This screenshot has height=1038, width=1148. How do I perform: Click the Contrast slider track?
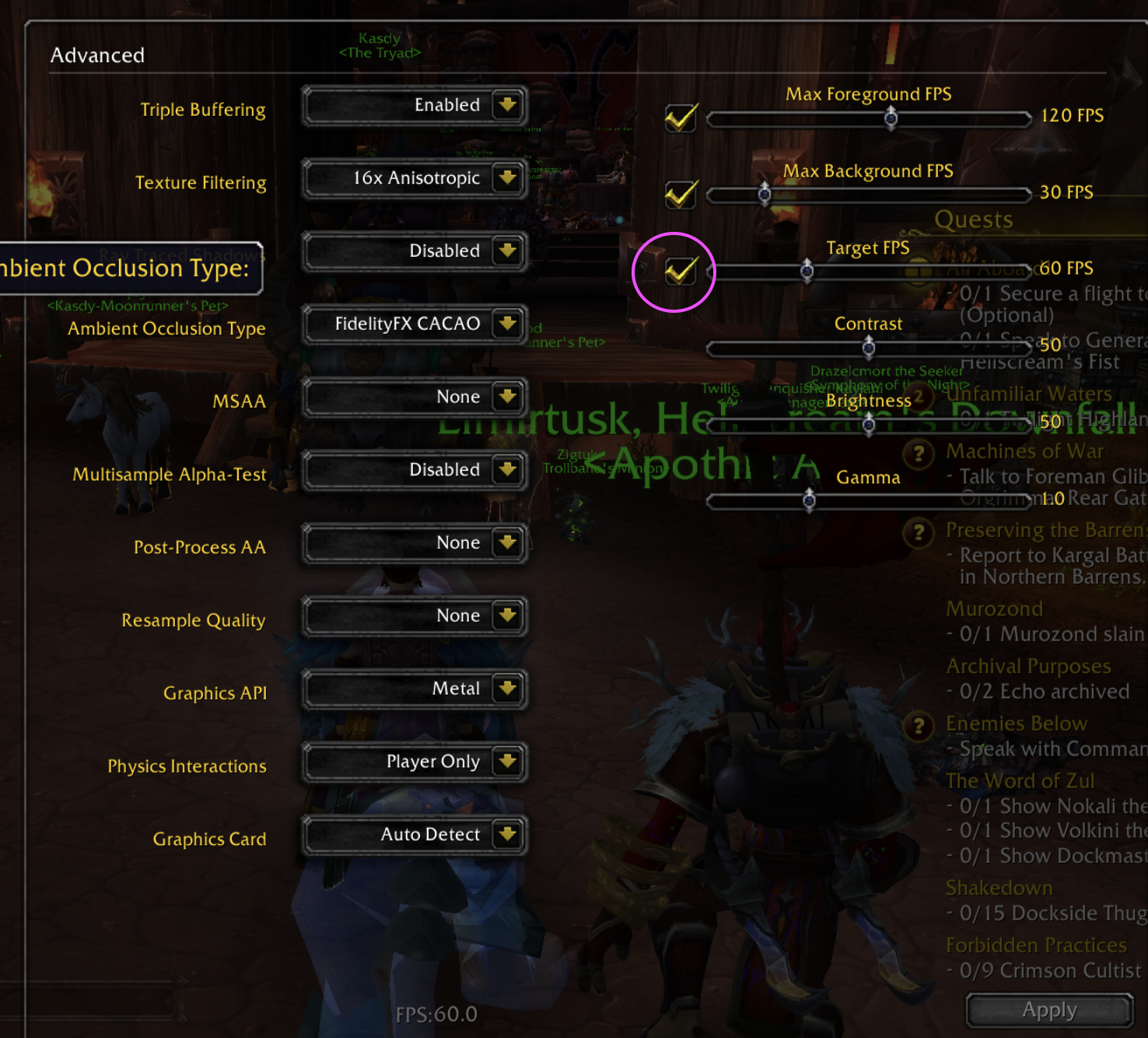coord(869,348)
